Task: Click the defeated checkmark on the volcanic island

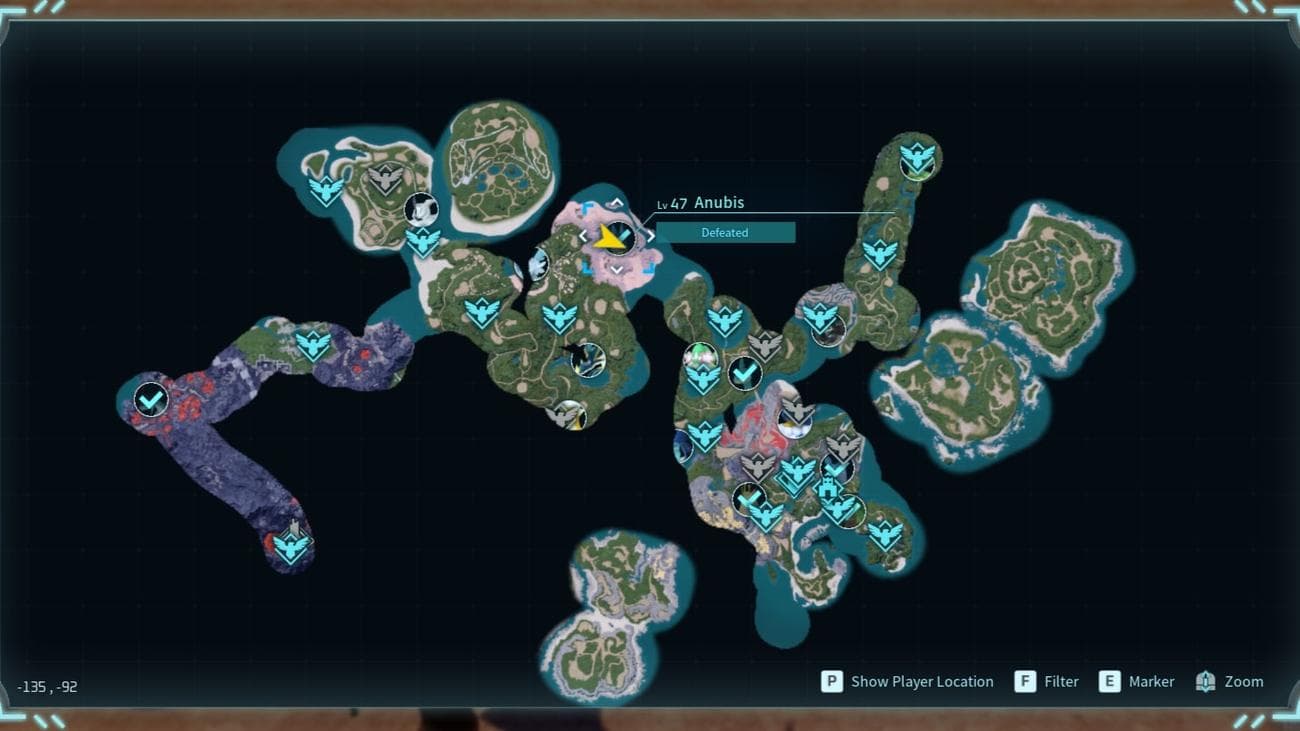Action: point(151,401)
